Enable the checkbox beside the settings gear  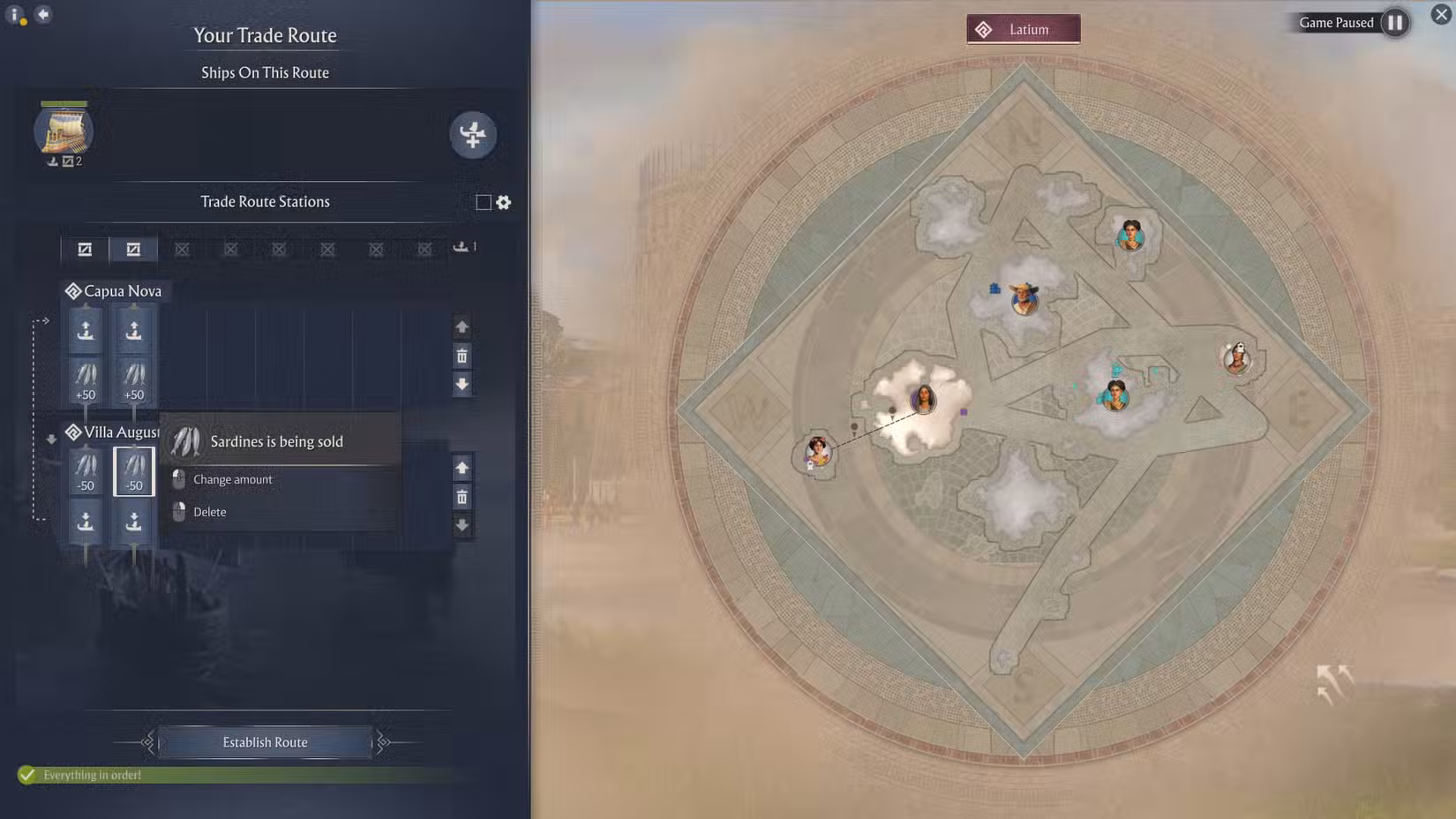pos(482,202)
